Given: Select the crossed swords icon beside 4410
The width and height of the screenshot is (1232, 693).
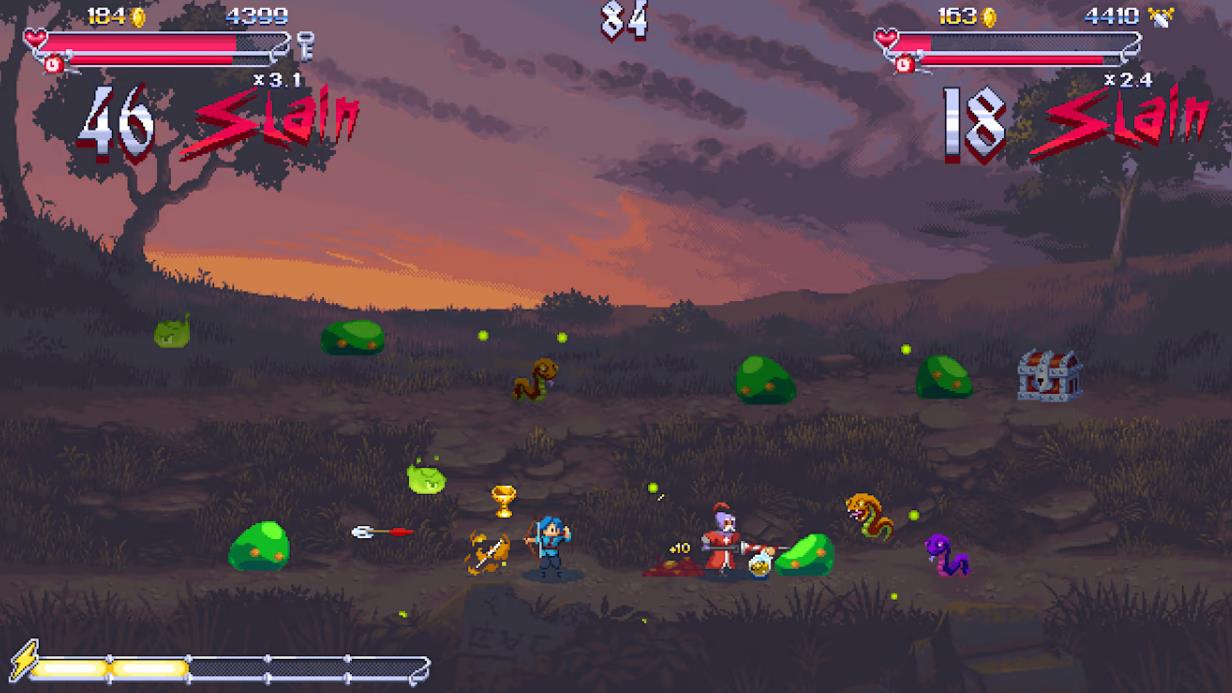Looking at the screenshot, I should tap(1161, 16).
